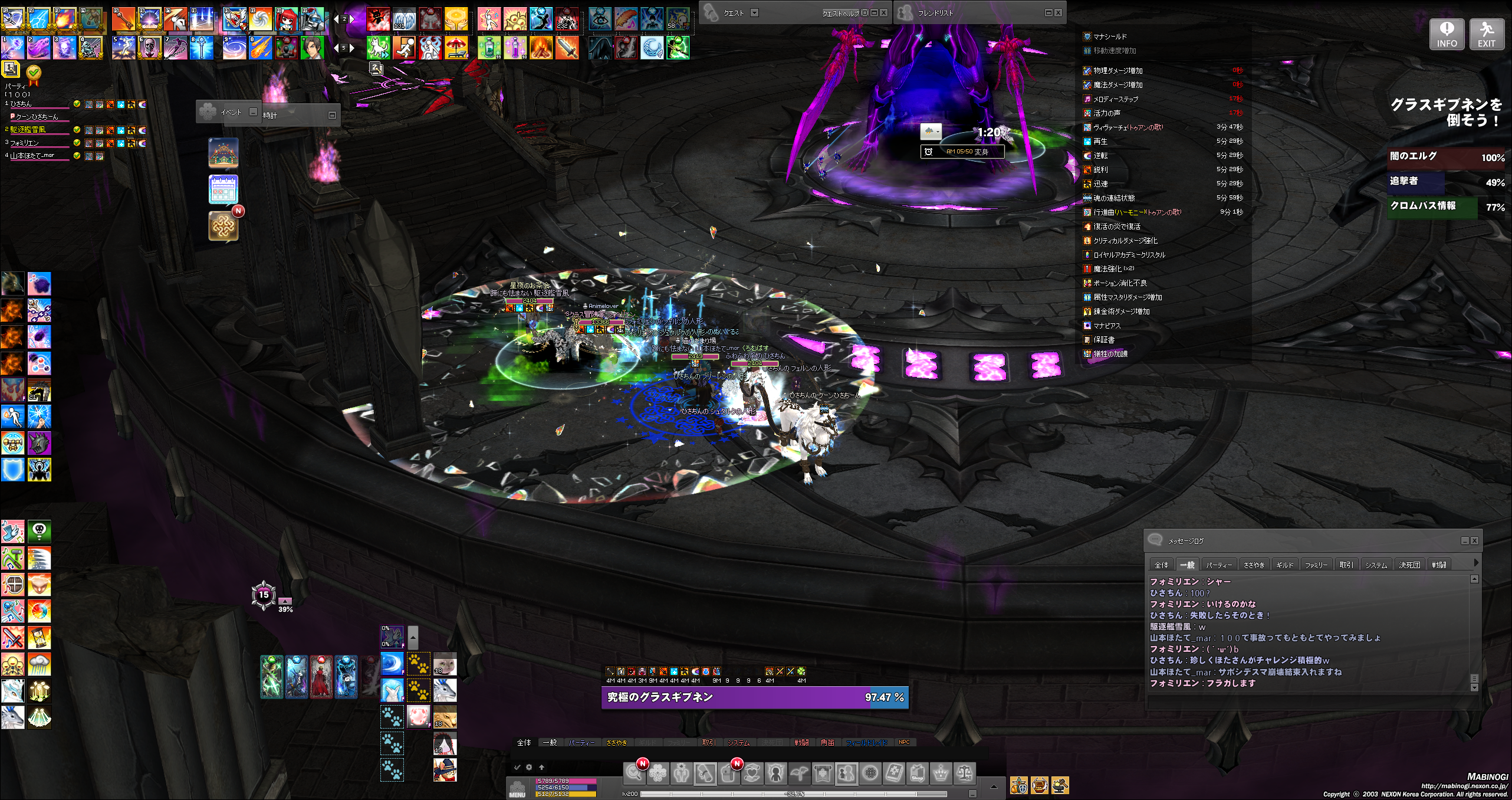Show the 戦闘 tab in message log

tap(1439, 565)
